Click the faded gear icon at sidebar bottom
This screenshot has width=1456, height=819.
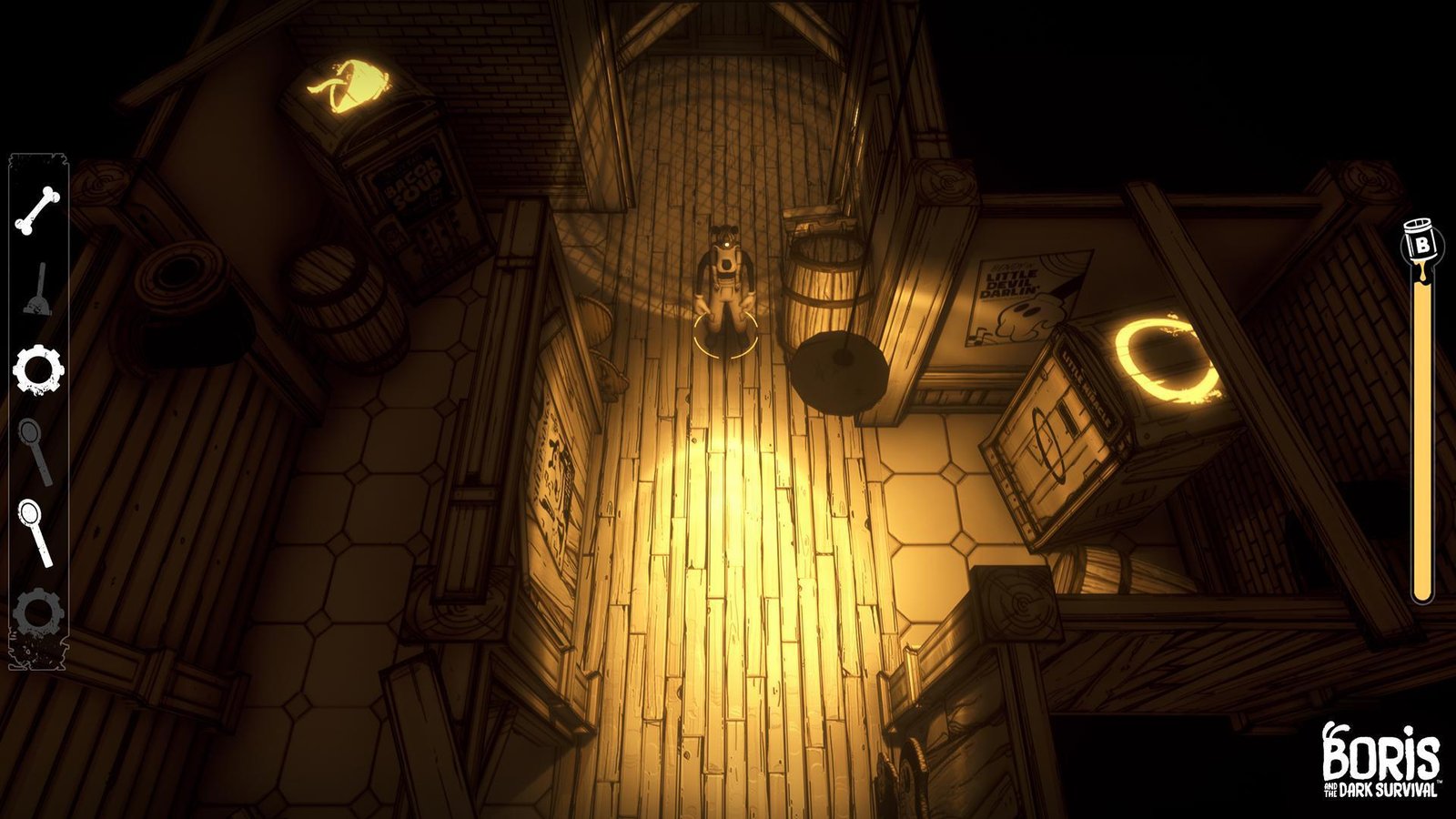pos(36,608)
